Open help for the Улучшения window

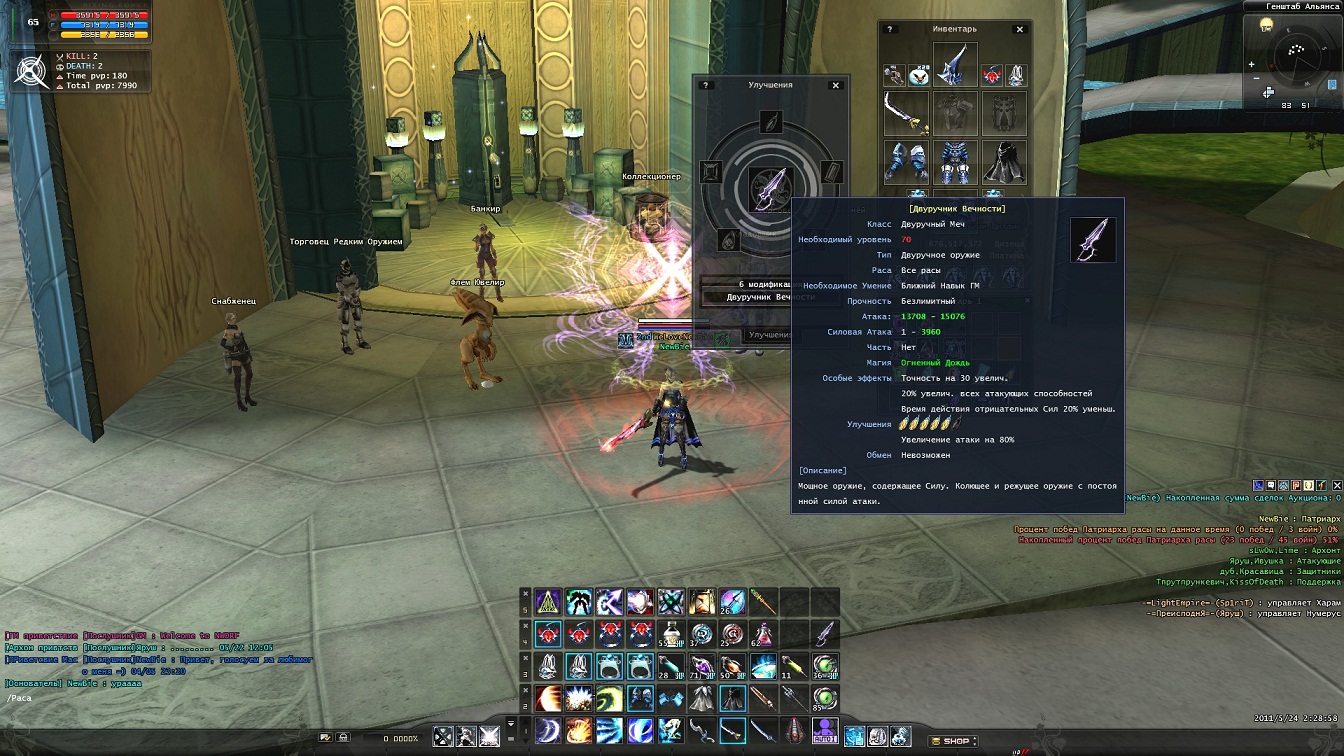pos(705,86)
